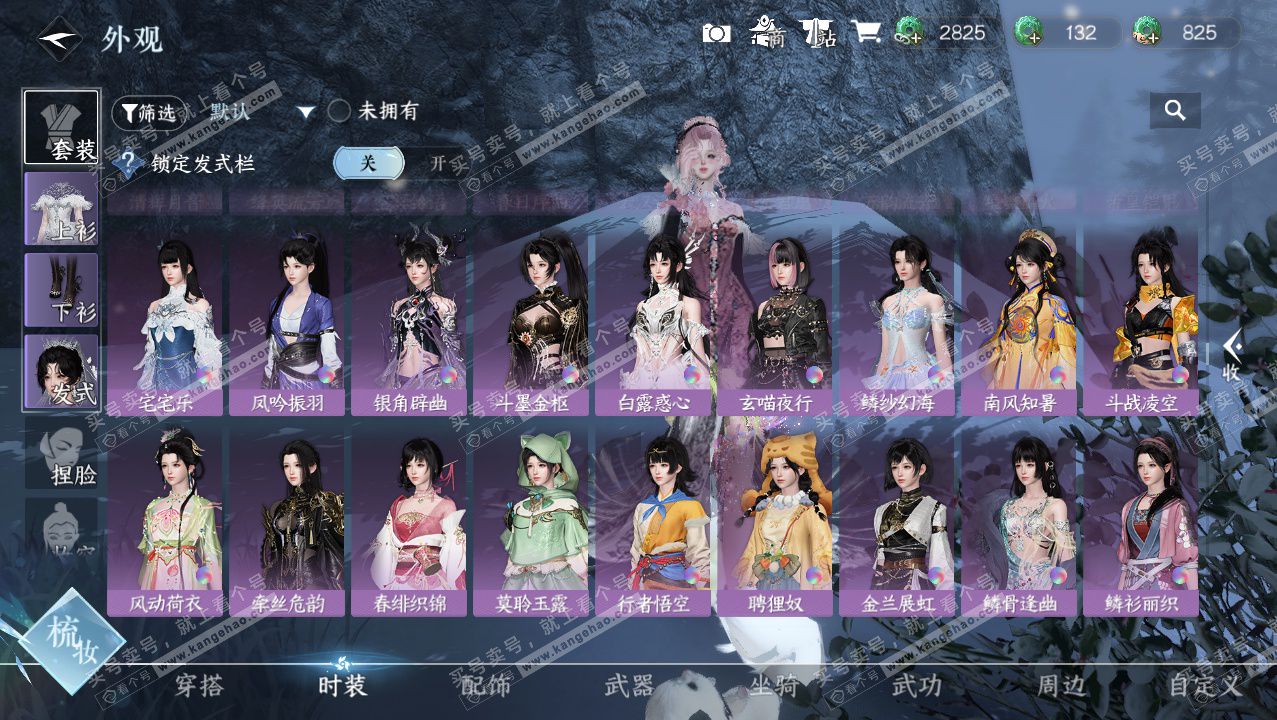Image resolution: width=1277 pixels, height=720 pixels.
Task: Pick the 莫聆玉露 green hooded outfit
Action: 531,520
